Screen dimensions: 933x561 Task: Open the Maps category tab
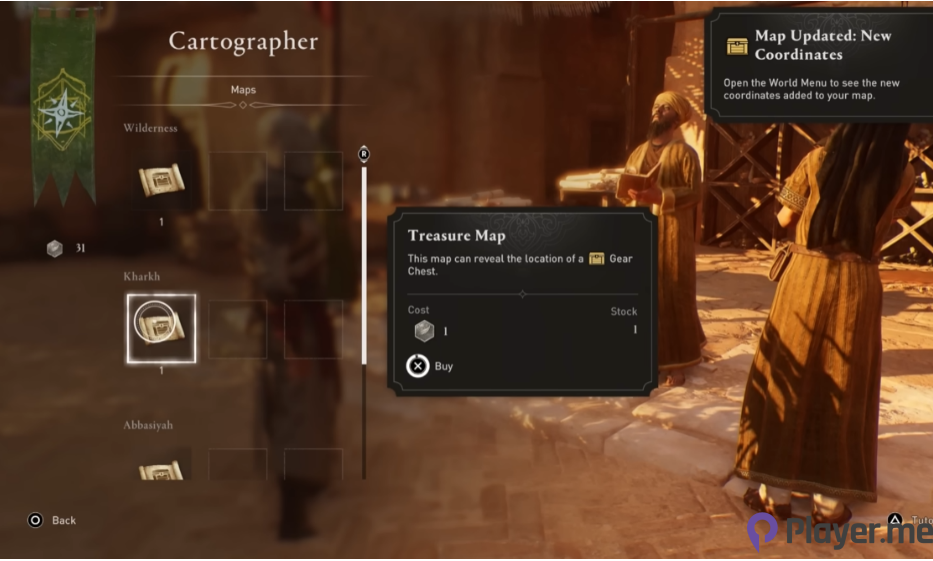[243, 90]
